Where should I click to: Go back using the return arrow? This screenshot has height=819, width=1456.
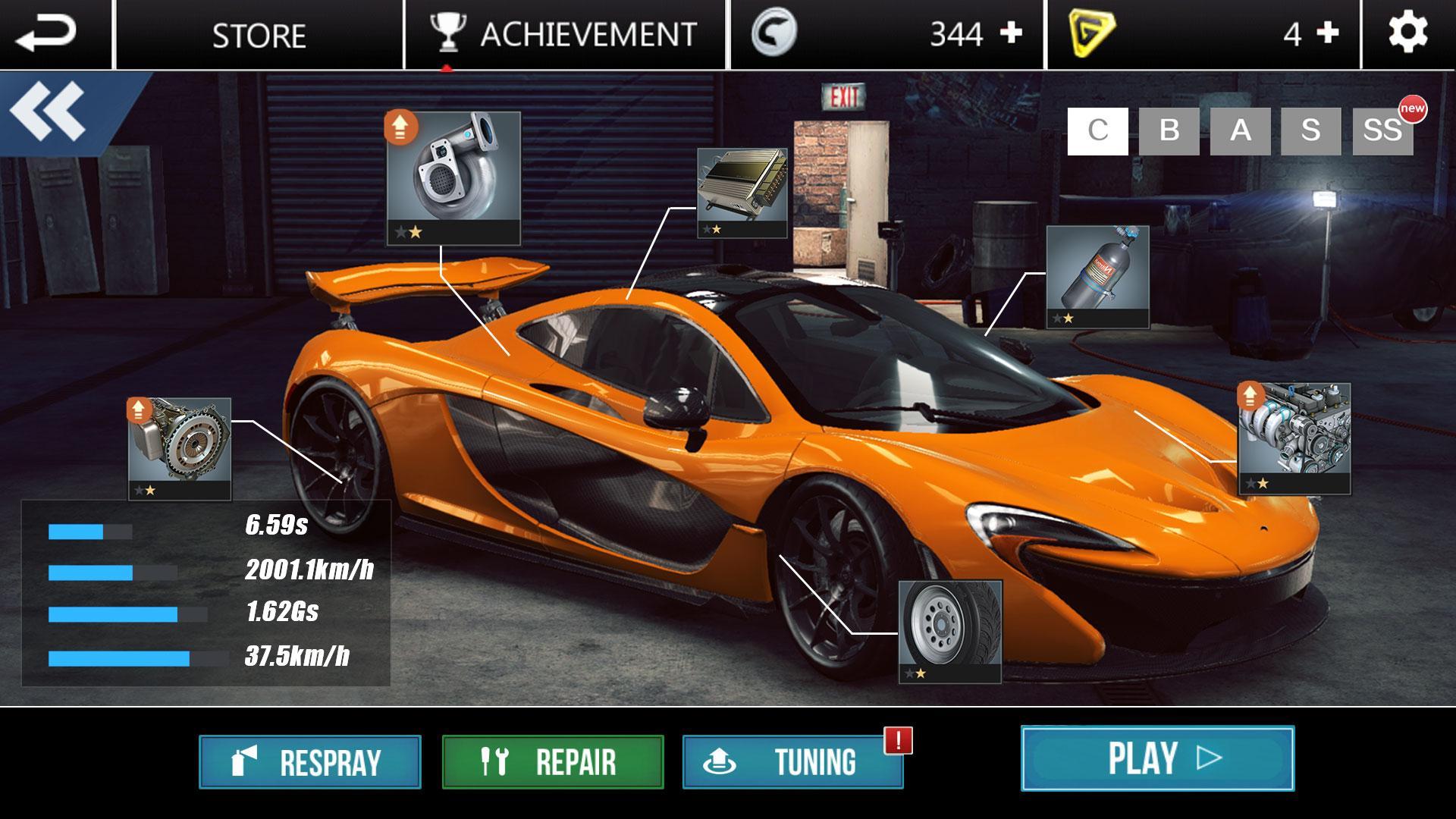47,34
